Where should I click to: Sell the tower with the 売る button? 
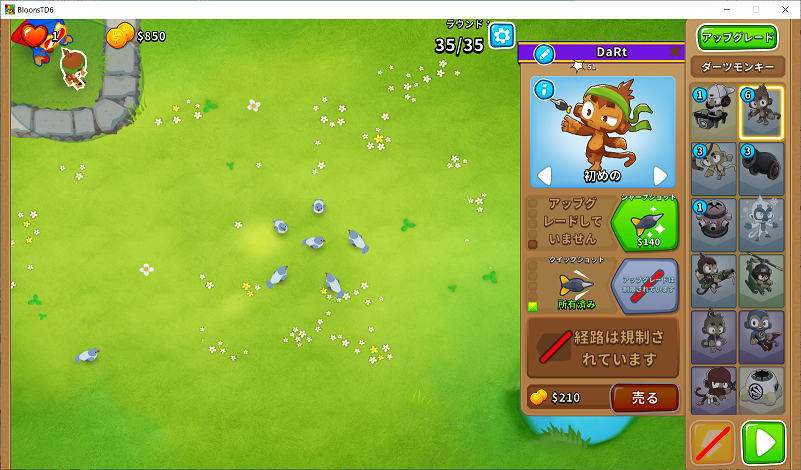[644, 398]
